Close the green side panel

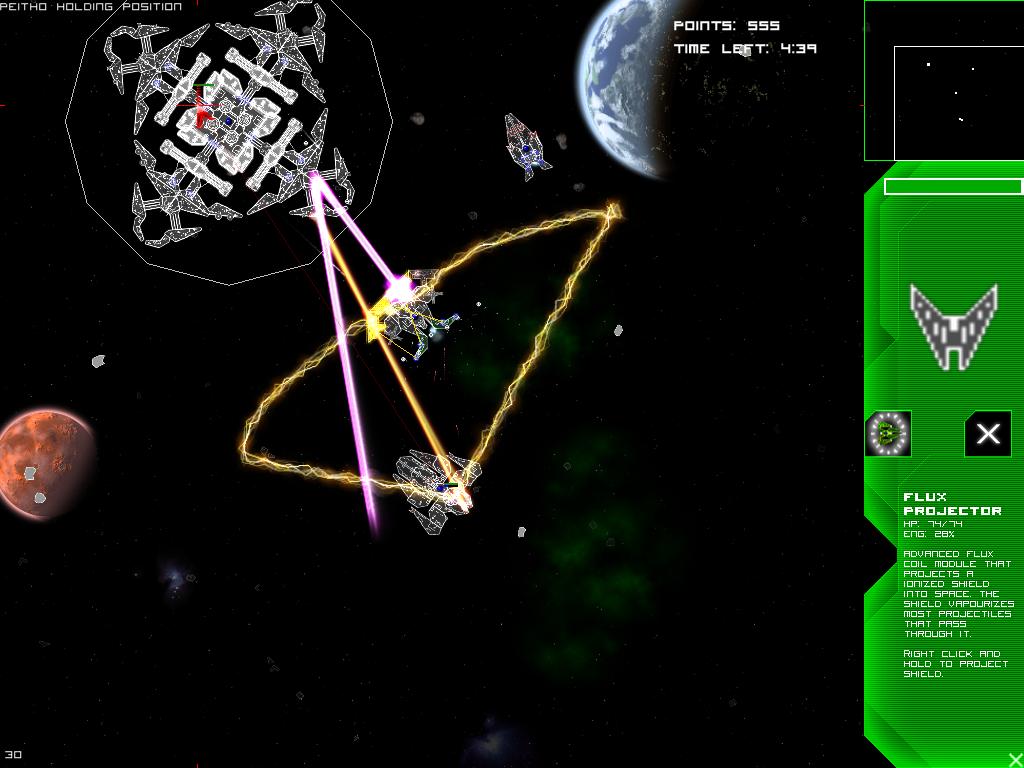(1015, 760)
